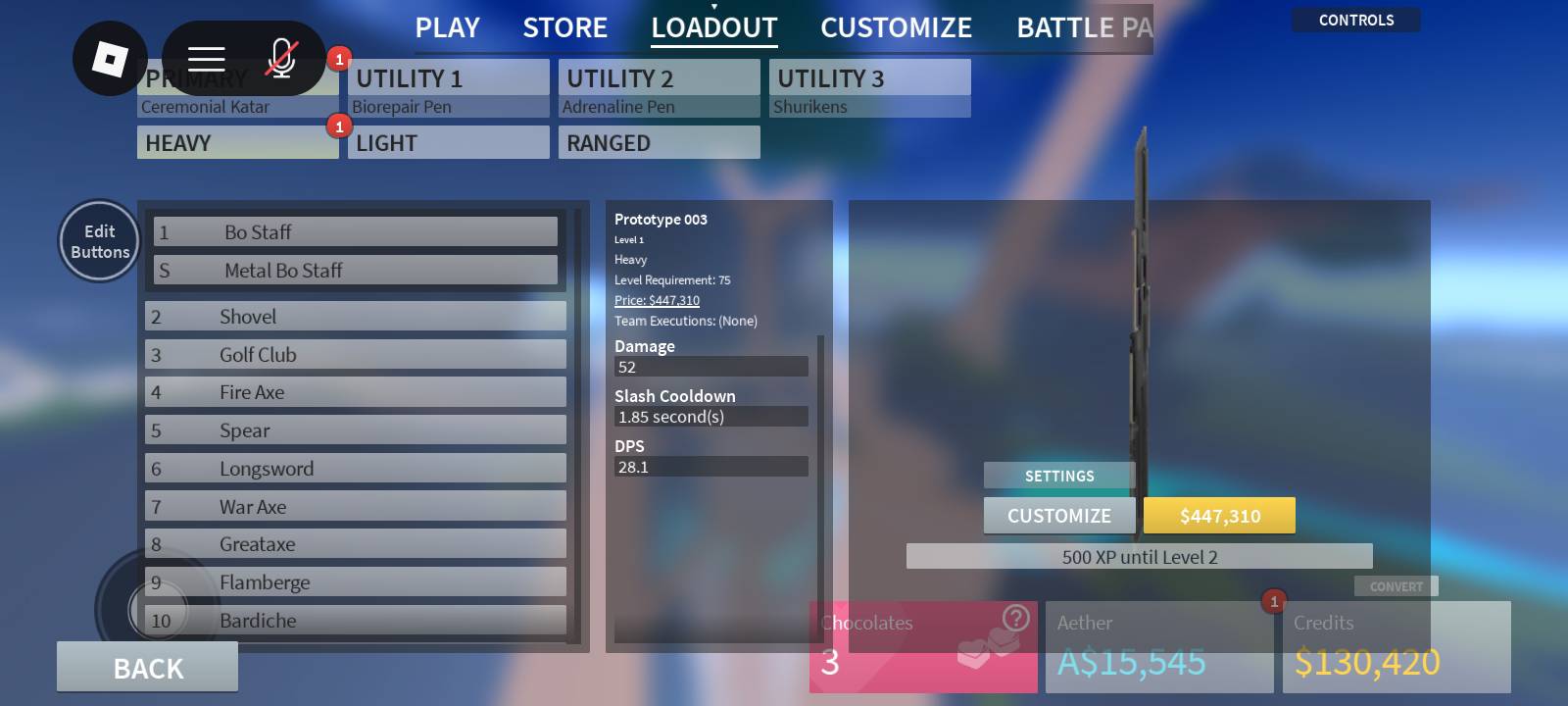
Task: Open the Utility 1 Biorepair Pen slot
Action: click(x=448, y=88)
